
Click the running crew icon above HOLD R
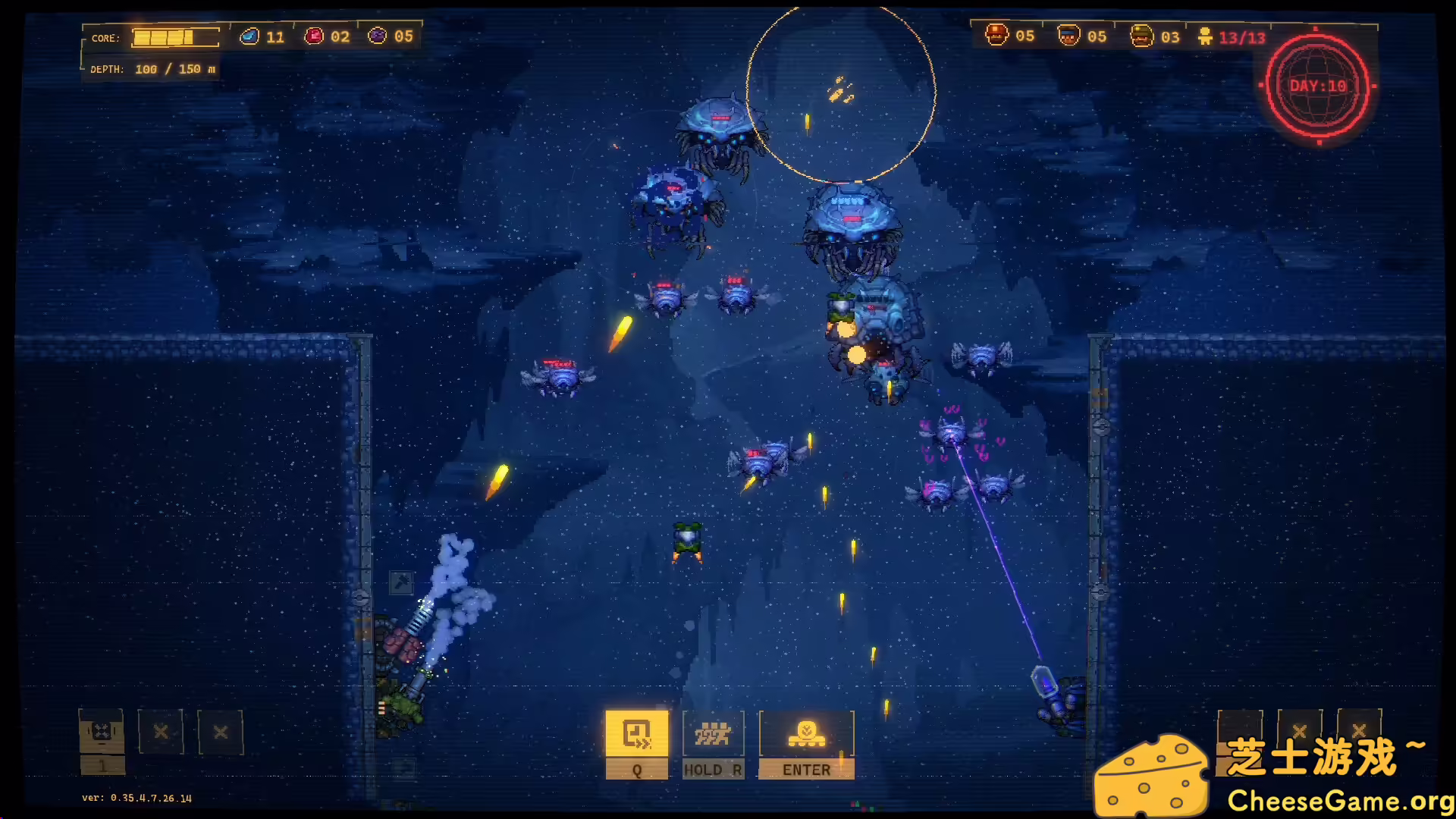click(x=713, y=733)
